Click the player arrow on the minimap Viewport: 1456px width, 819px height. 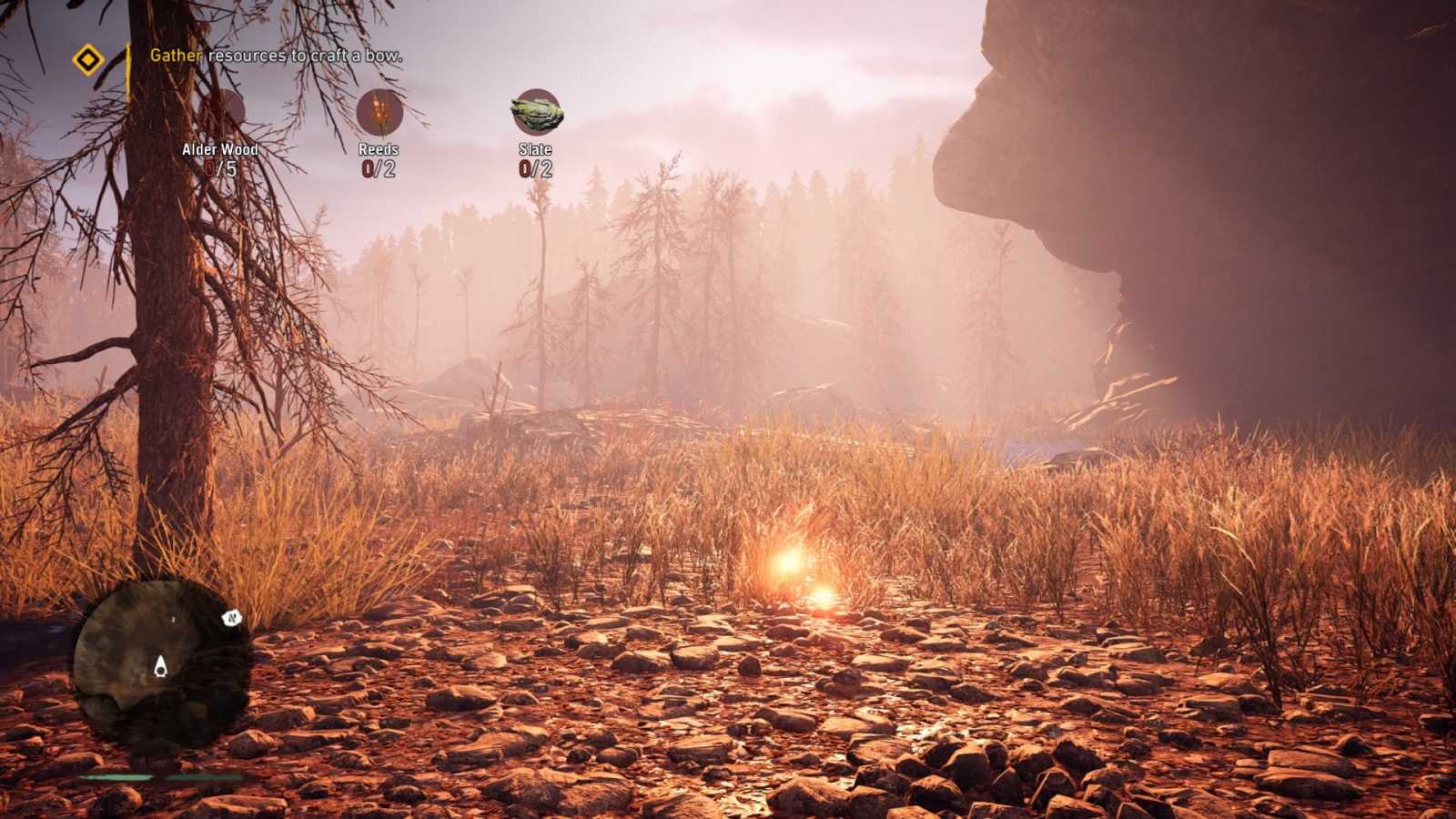(x=159, y=667)
